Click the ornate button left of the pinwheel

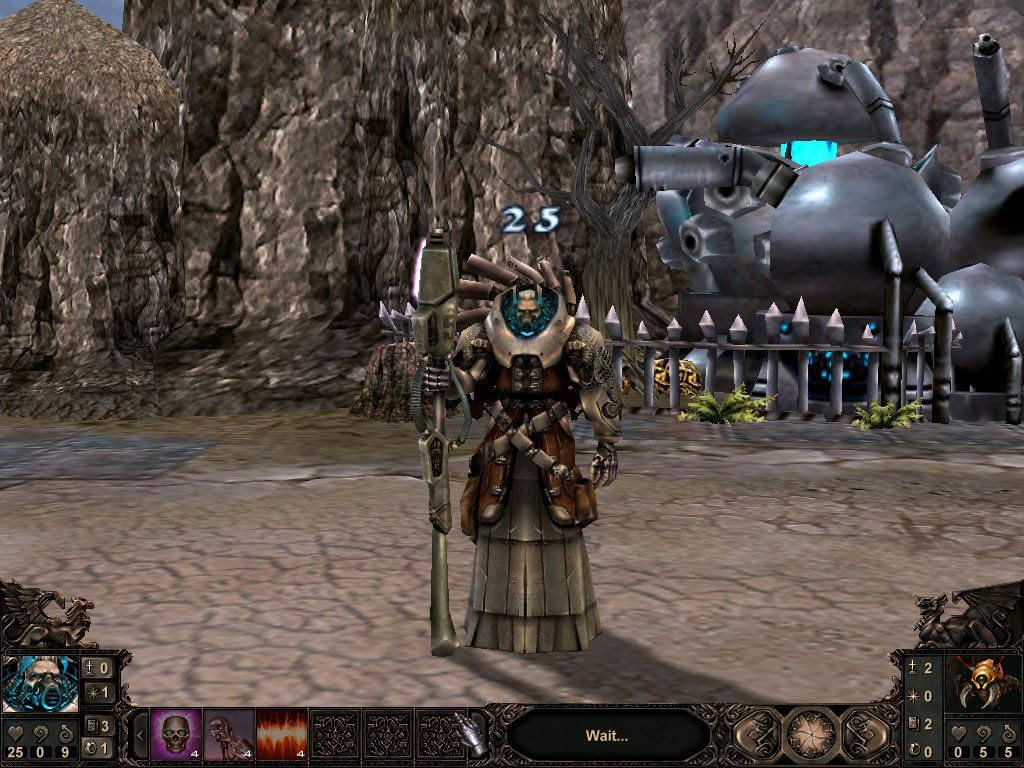tap(757, 735)
